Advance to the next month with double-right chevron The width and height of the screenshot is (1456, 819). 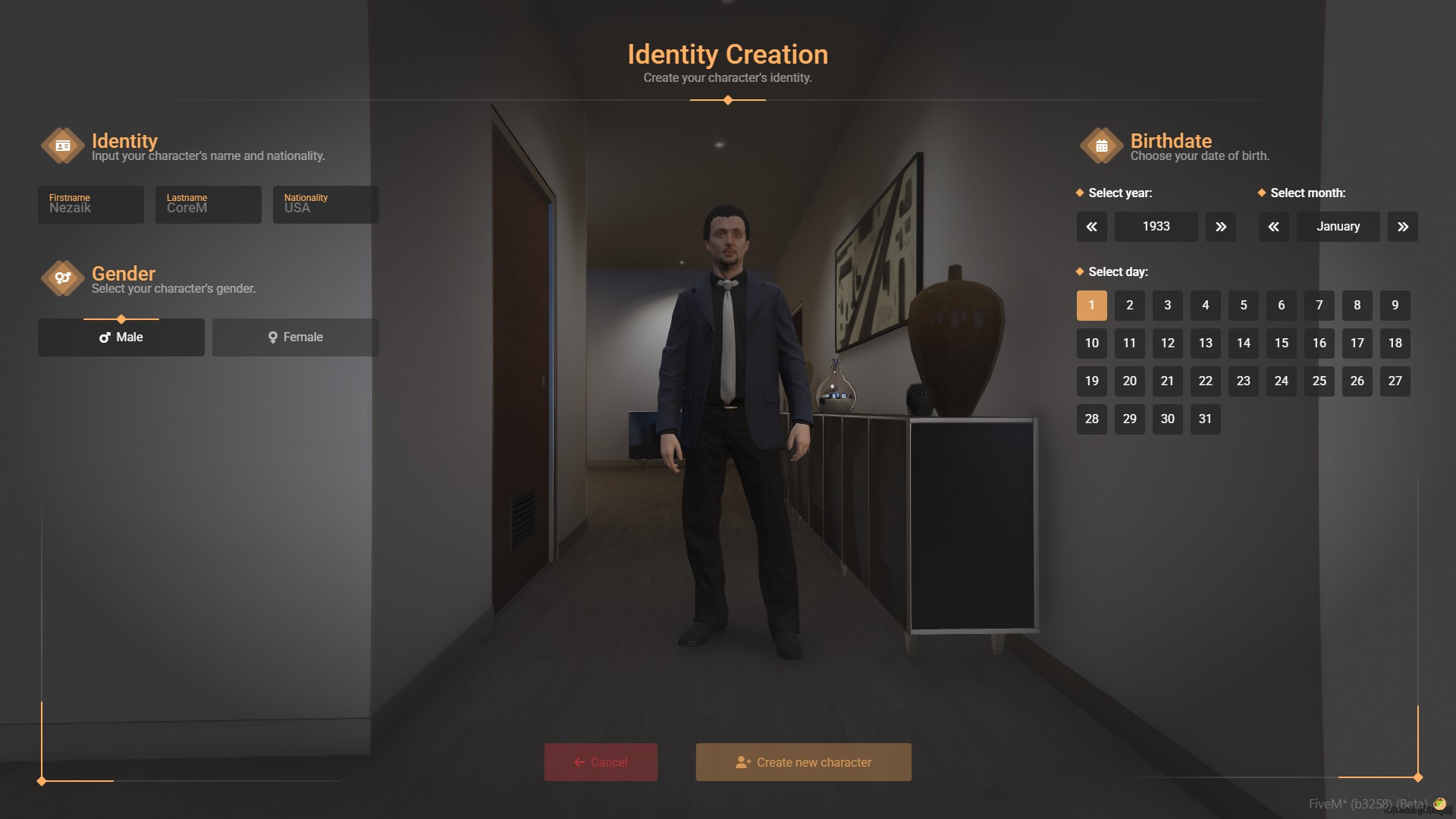coord(1403,226)
